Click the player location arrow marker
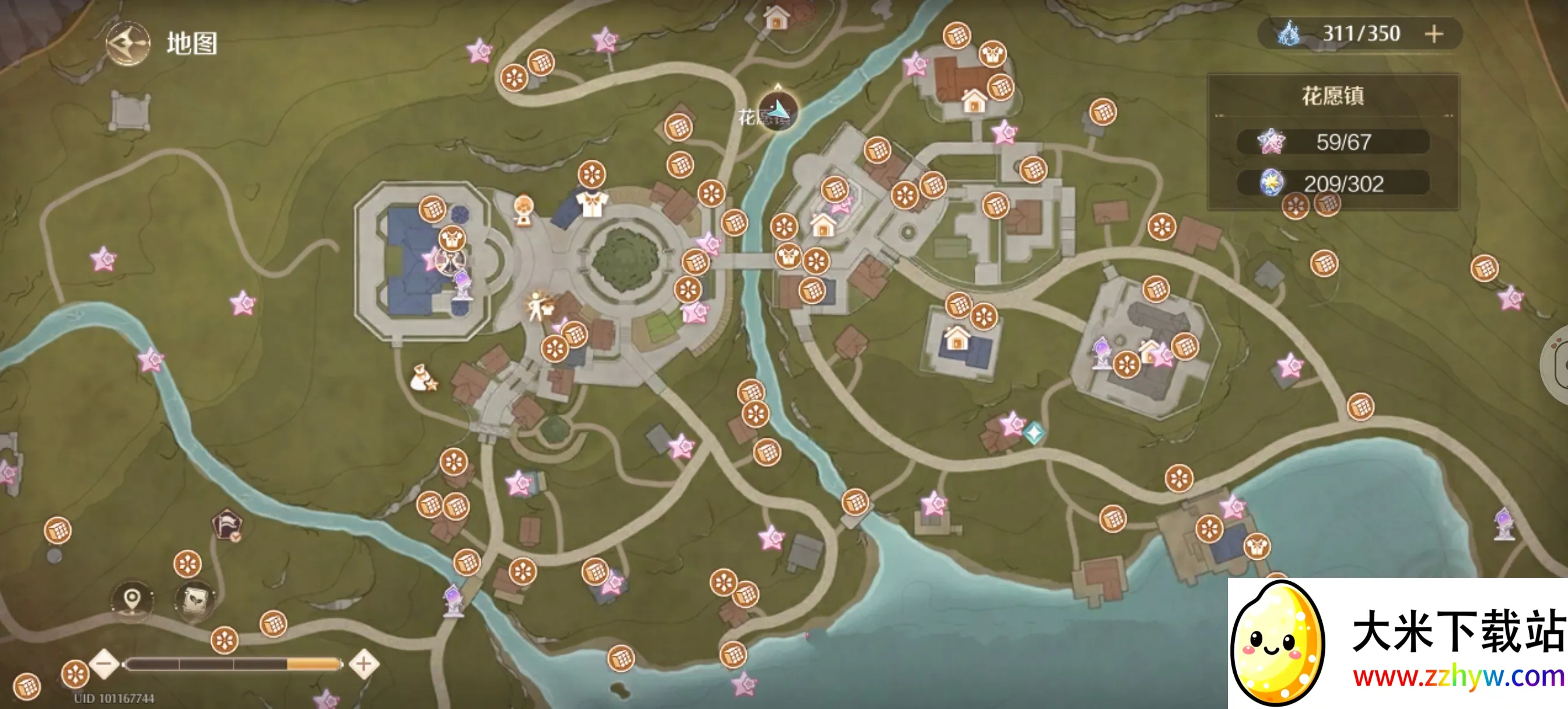 coord(778,111)
